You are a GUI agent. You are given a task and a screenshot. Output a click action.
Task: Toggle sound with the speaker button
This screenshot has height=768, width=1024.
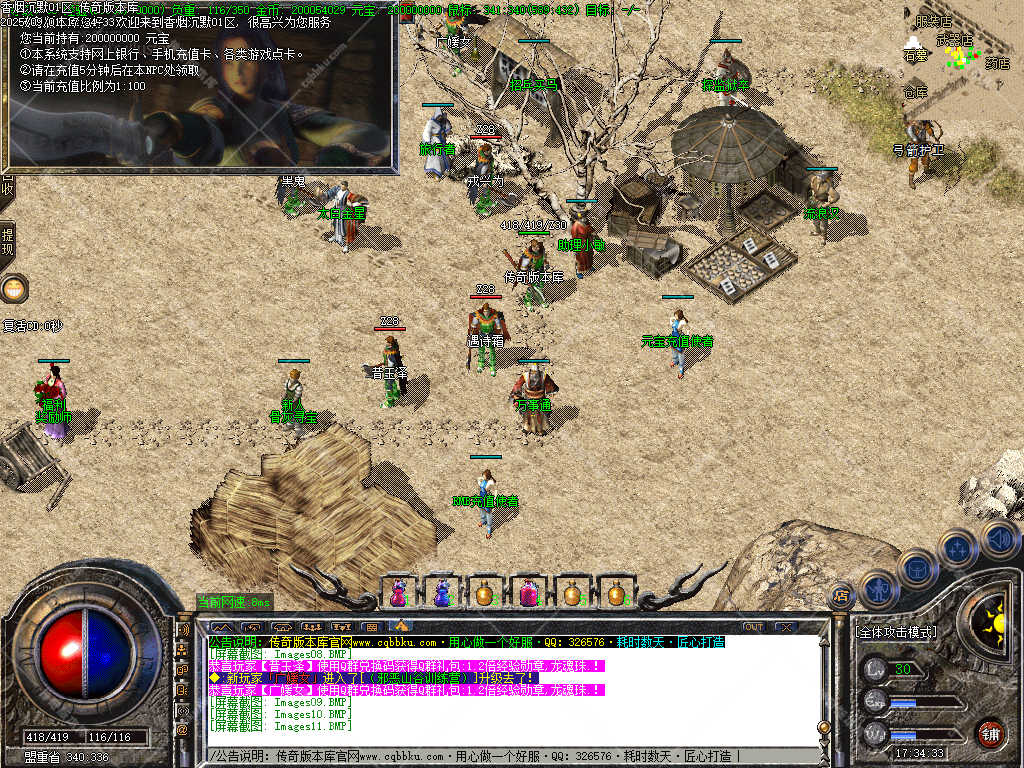point(998,538)
